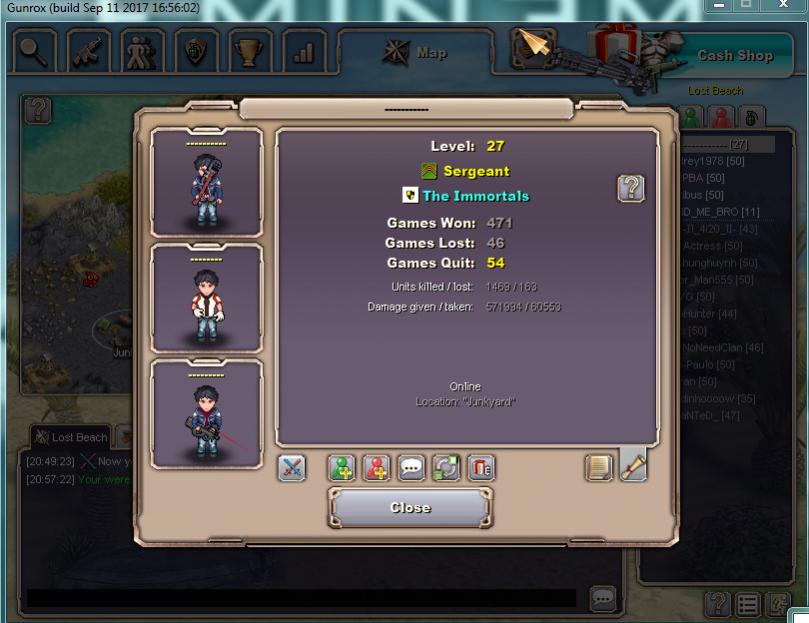The height and width of the screenshot is (623, 809).
Task: Switch to the Lost Beach chat tab
Action: [70, 438]
